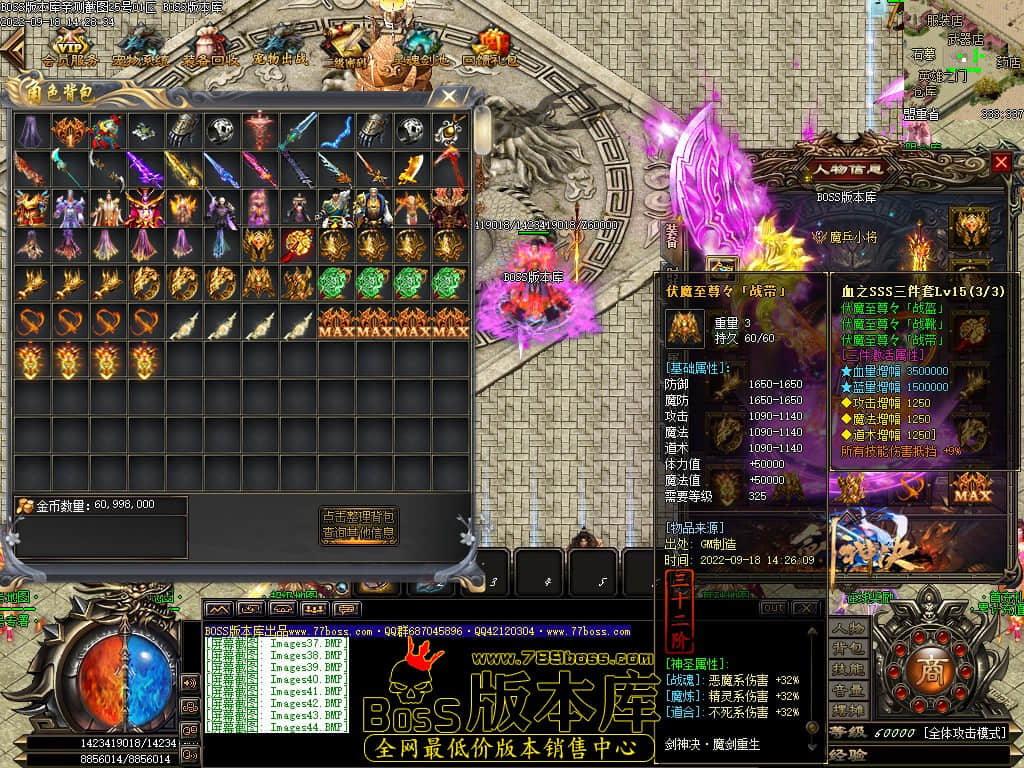
Task: Open the 人物 character menu button
Action: tap(849, 629)
